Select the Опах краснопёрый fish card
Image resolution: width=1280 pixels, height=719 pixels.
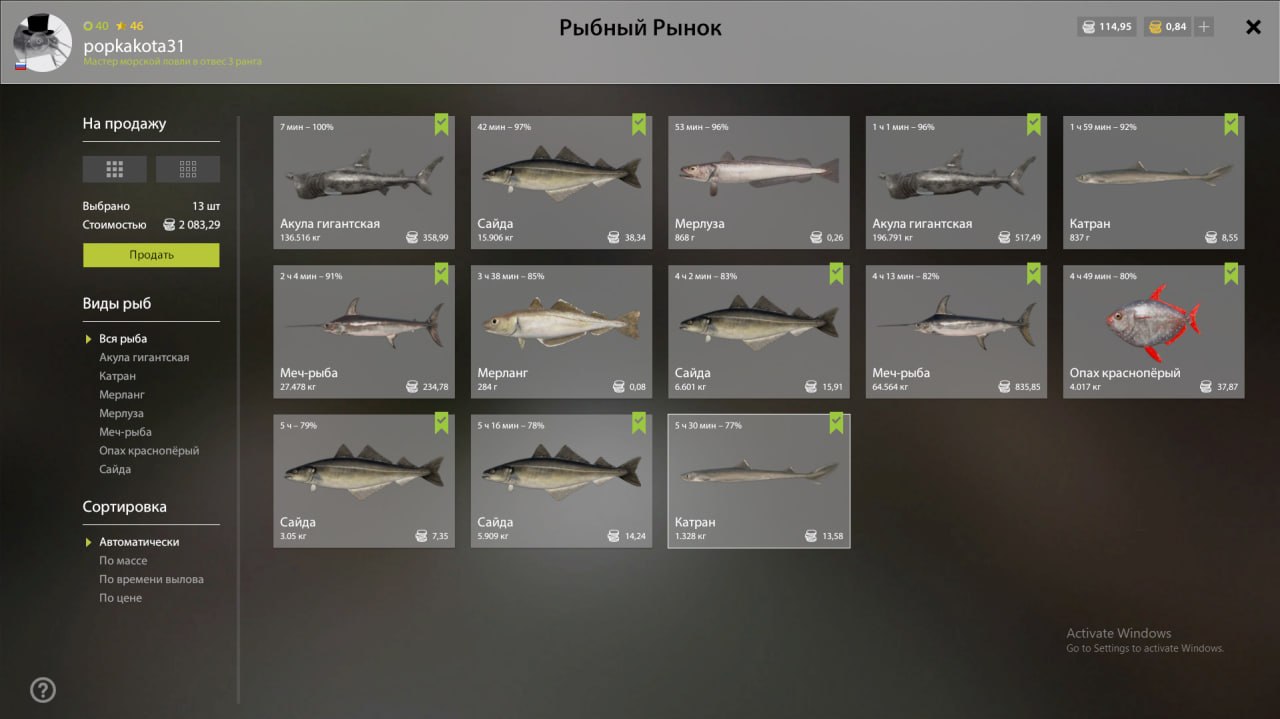tap(1153, 331)
